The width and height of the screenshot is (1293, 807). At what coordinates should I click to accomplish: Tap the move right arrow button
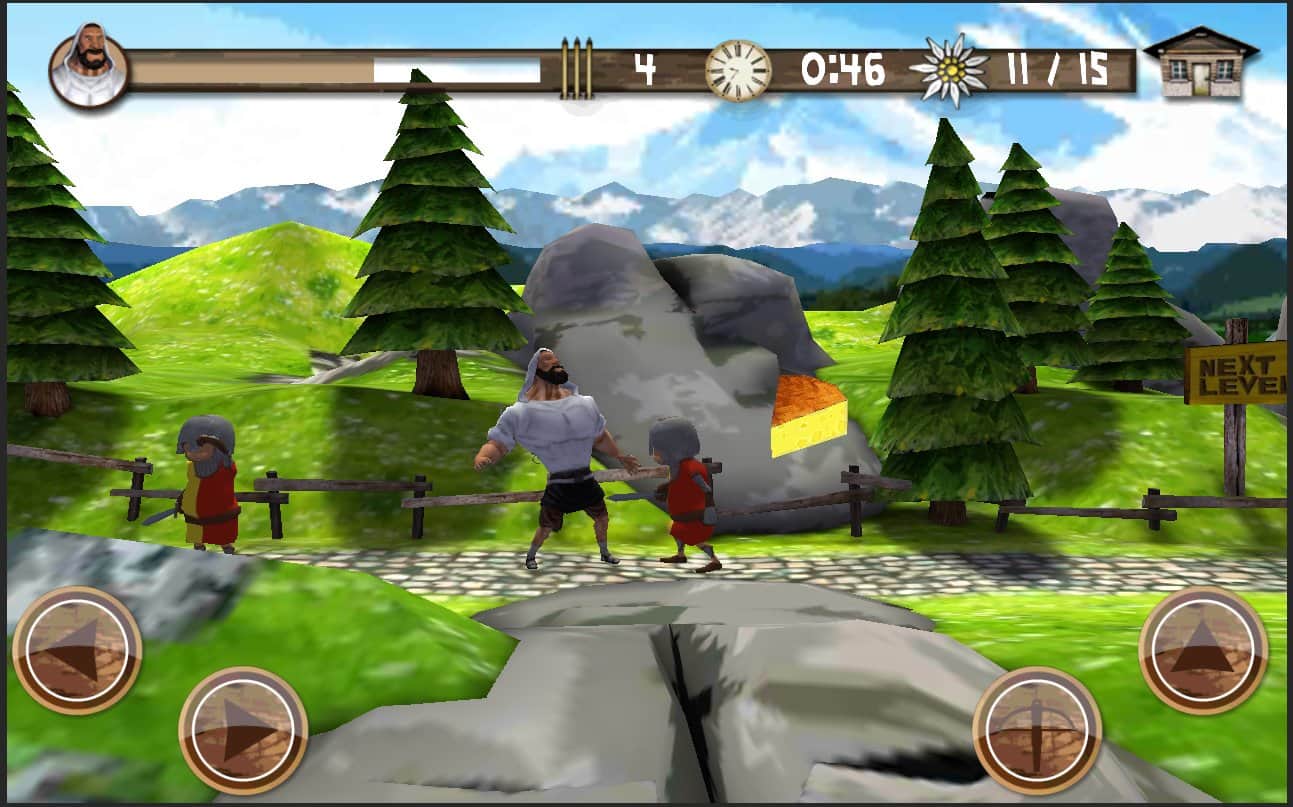[x=243, y=730]
